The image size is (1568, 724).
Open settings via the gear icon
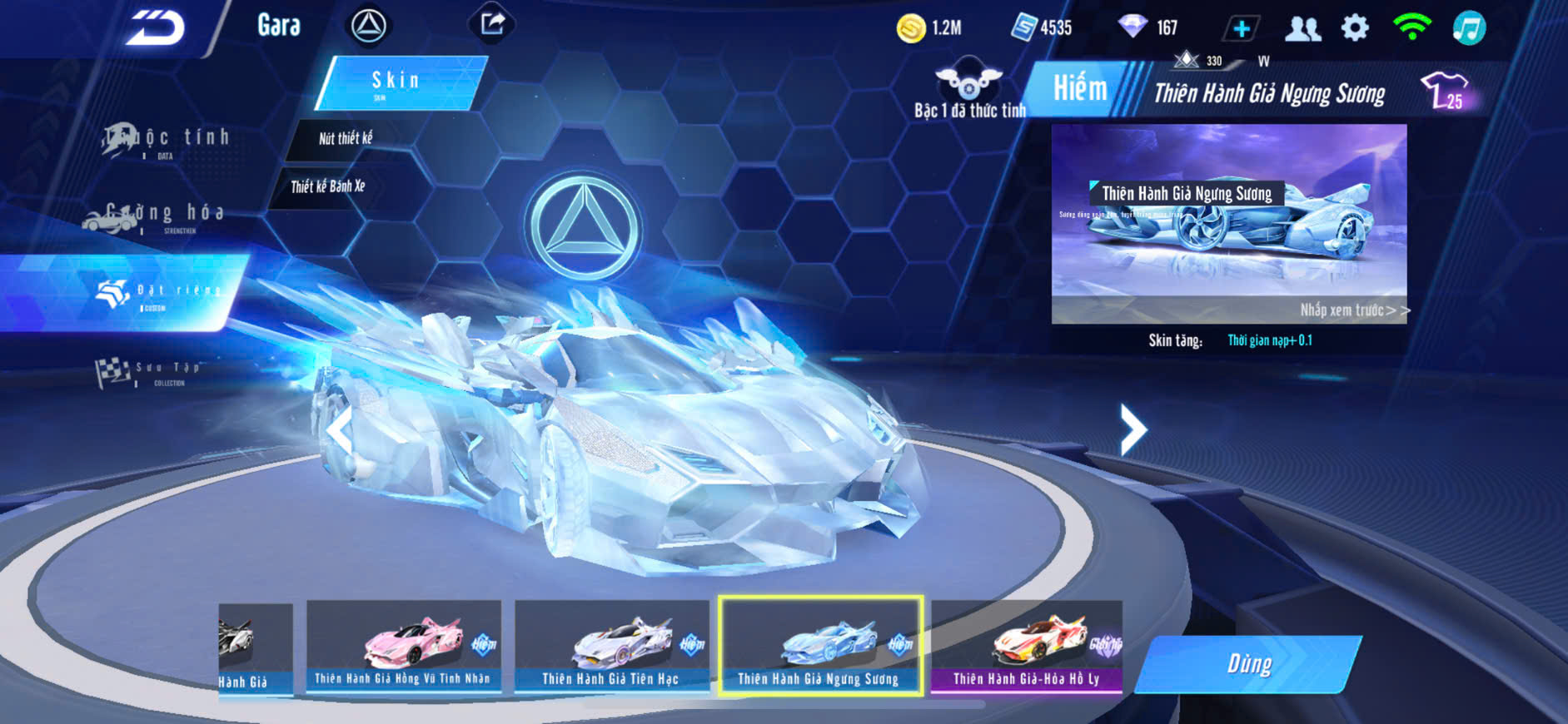tap(1355, 28)
